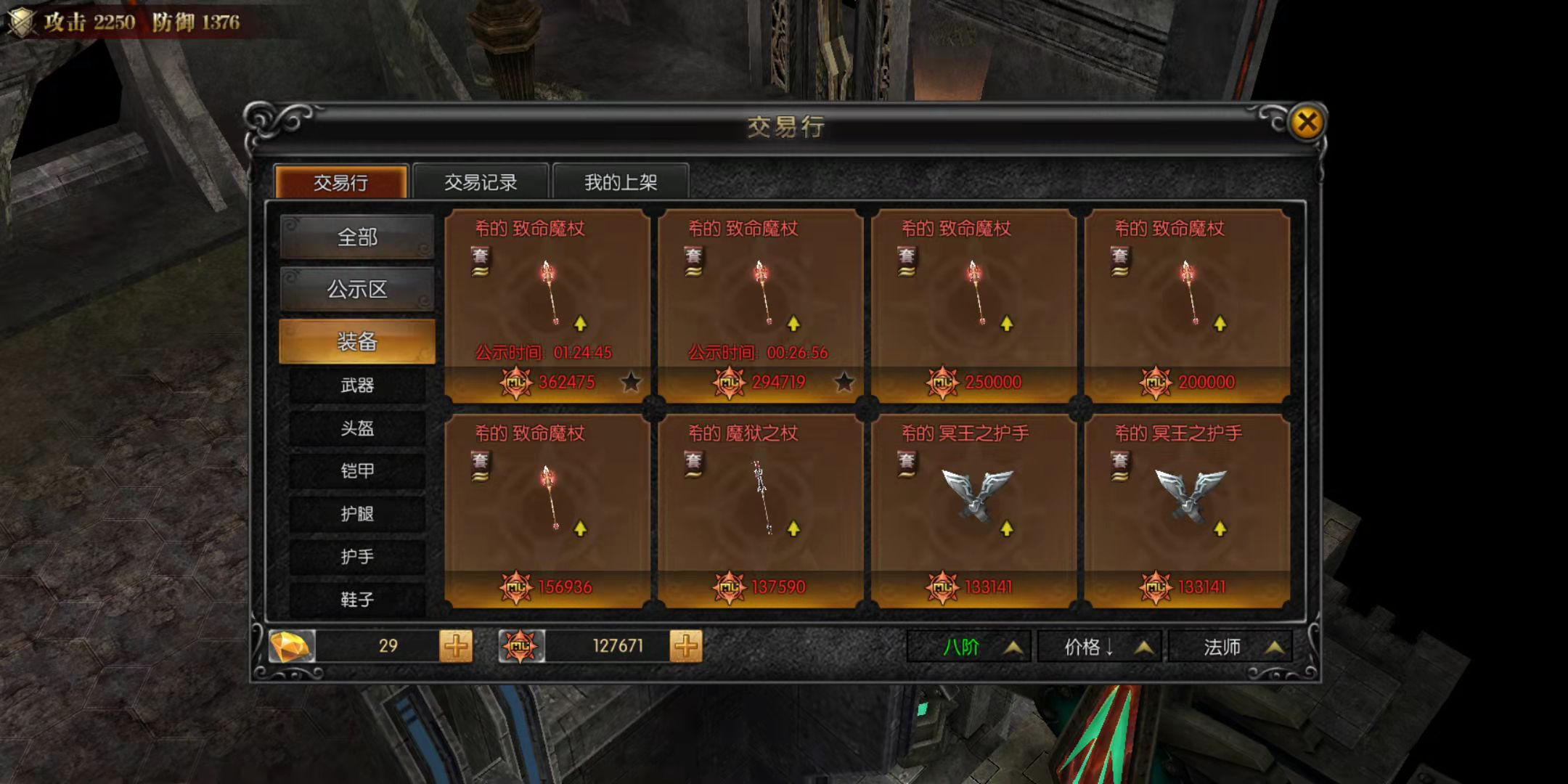Open the 公示区 category

pyautogui.click(x=357, y=290)
